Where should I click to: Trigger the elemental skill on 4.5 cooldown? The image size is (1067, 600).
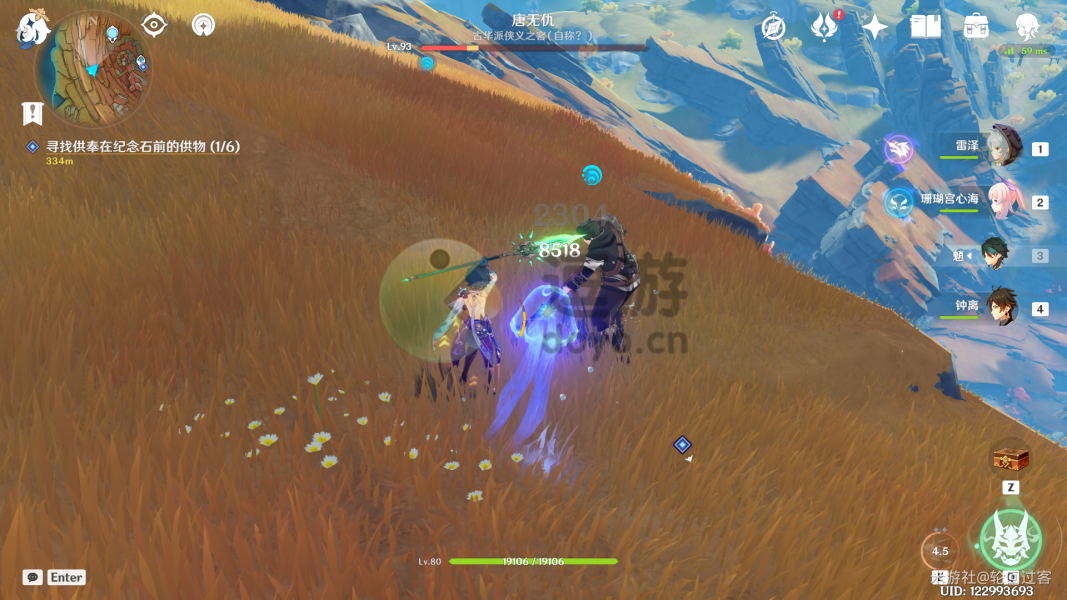click(940, 551)
